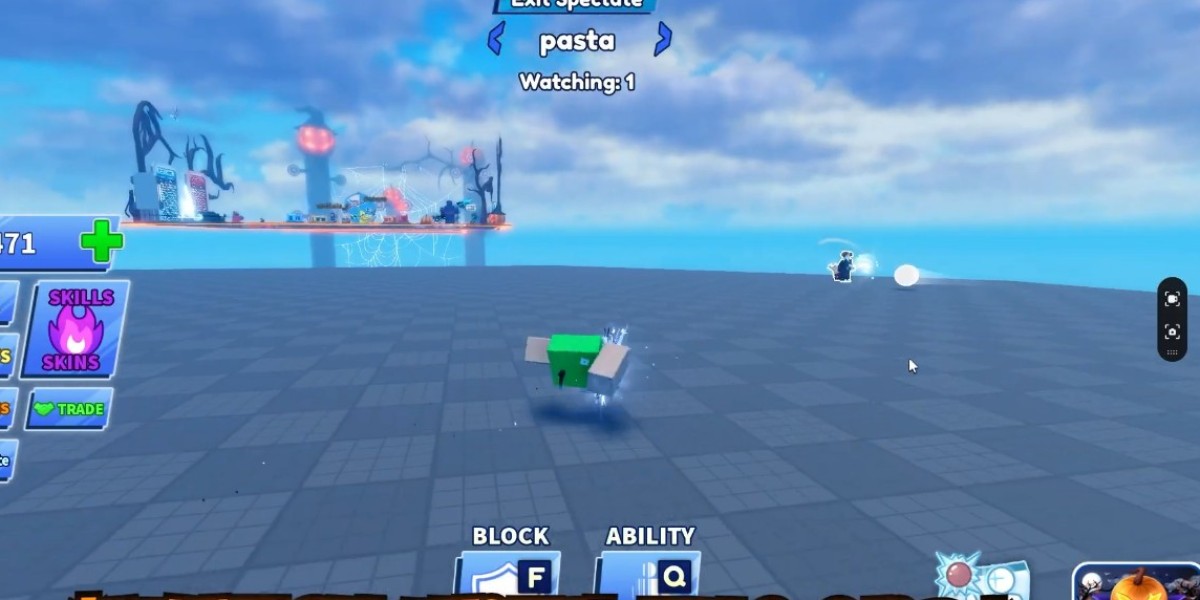
Task: Use the Ability button
Action: point(649,575)
